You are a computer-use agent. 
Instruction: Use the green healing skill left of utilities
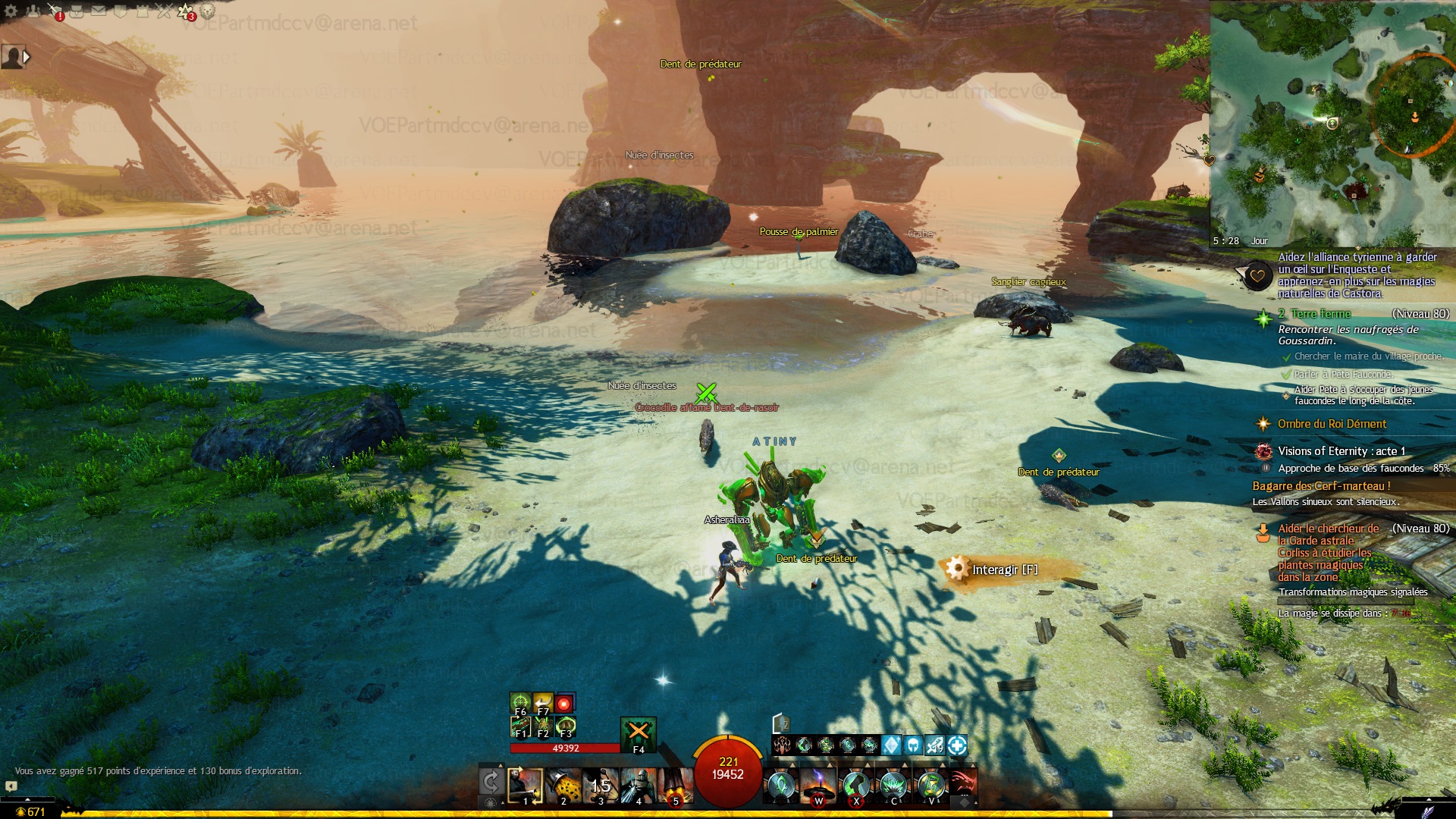tap(780, 786)
